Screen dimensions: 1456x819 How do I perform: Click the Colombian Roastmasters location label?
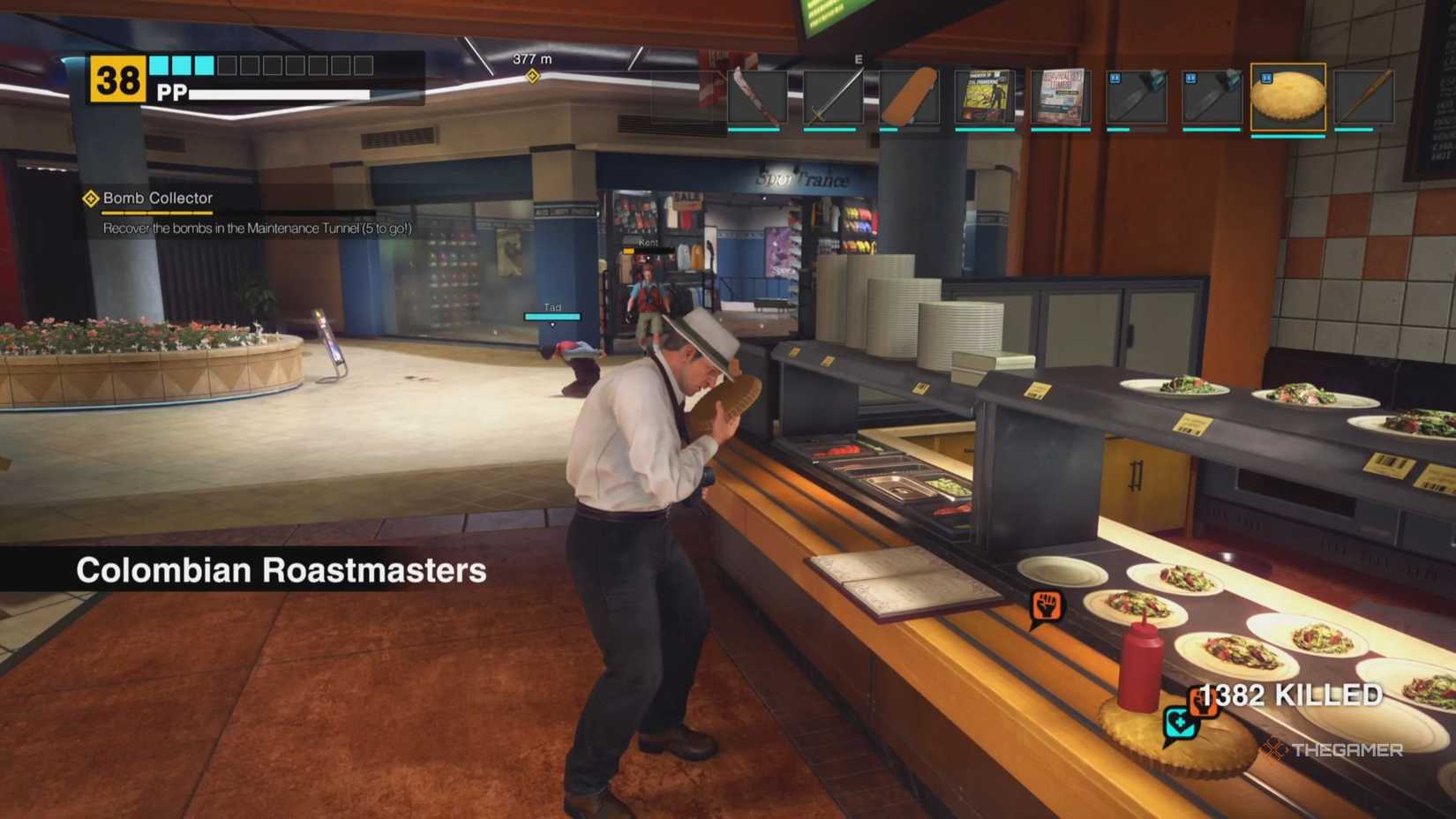click(x=281, y=570)
